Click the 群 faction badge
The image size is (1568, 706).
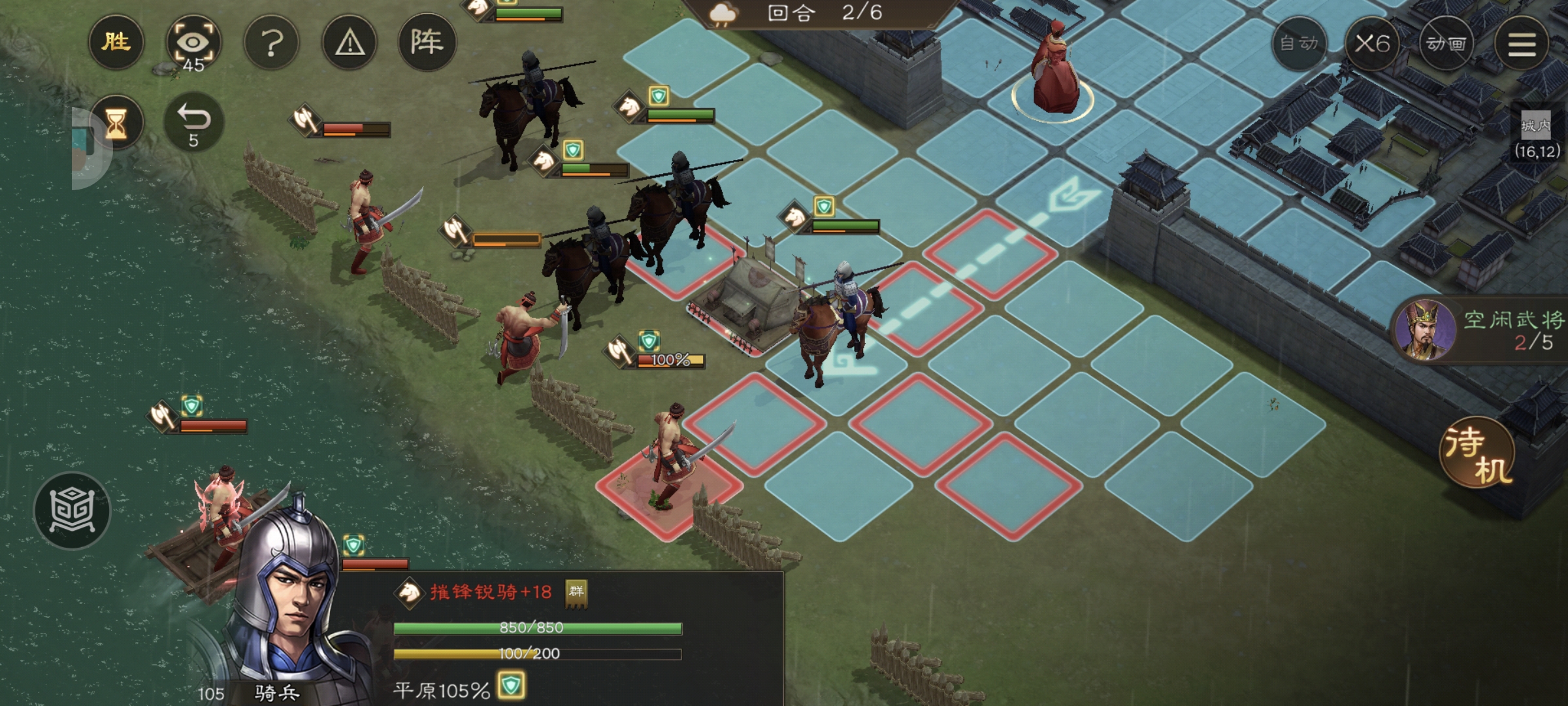click(x=576, y=592)
